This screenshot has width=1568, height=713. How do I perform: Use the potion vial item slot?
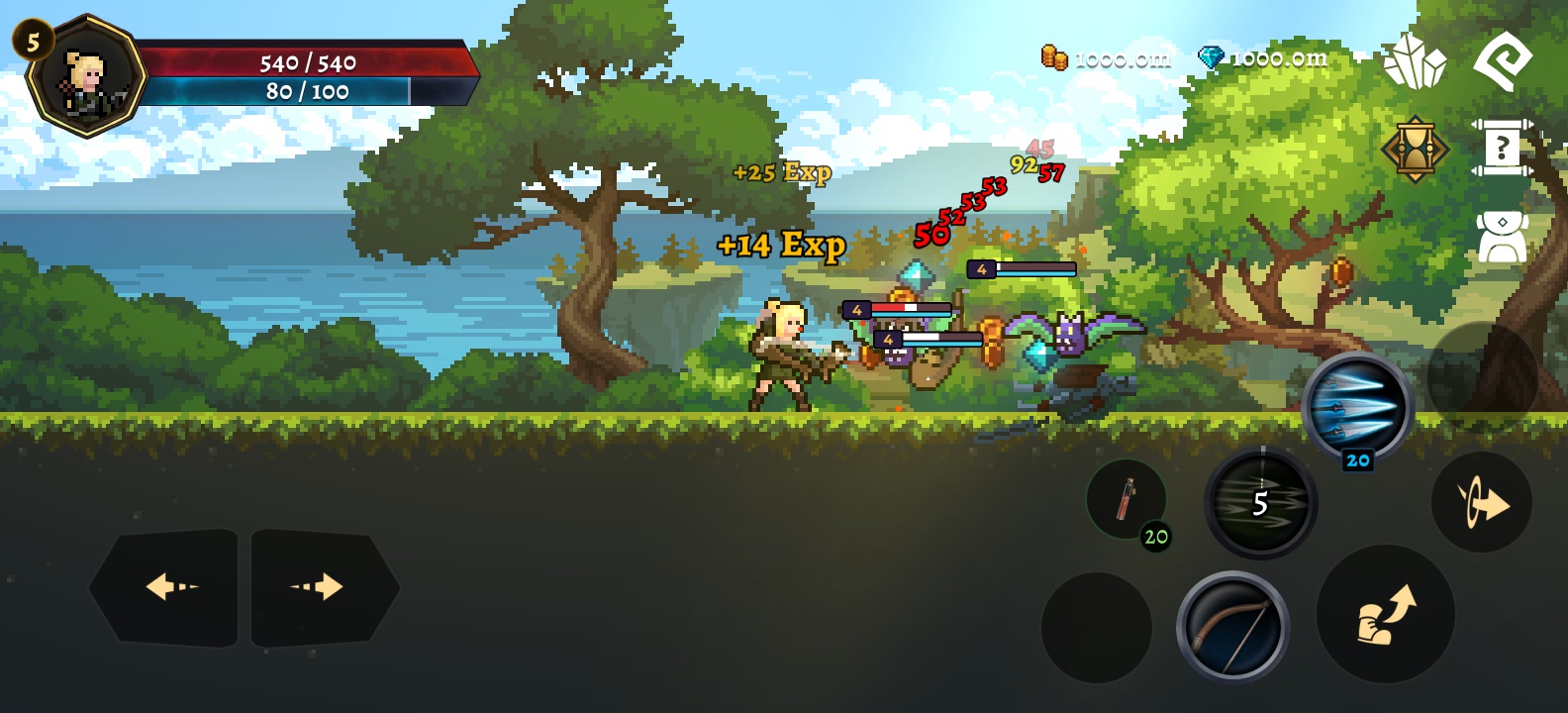pyautogui.click(x=1127, y=500)
